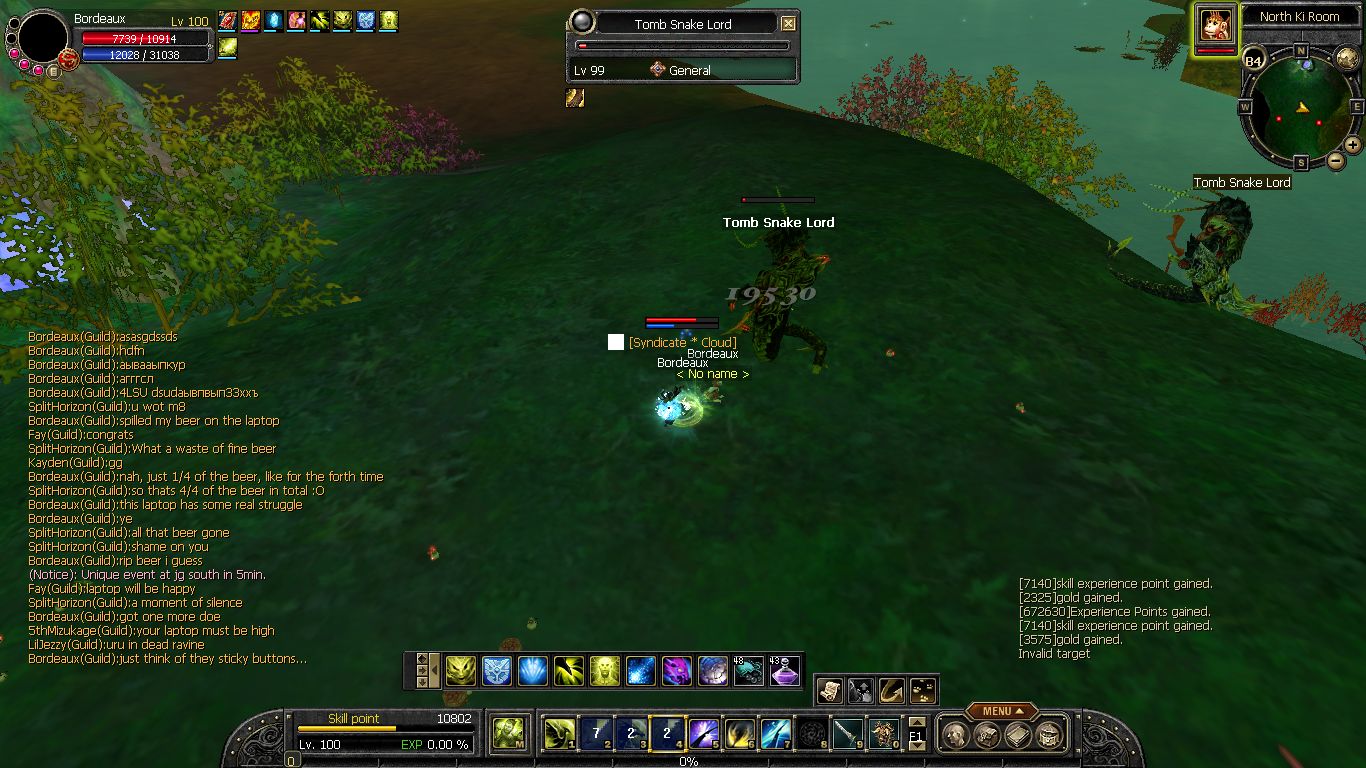Viewport: 1366px width, 768px height.
Task: Open the globe world map button
Action: click(x=1347, y=58)
